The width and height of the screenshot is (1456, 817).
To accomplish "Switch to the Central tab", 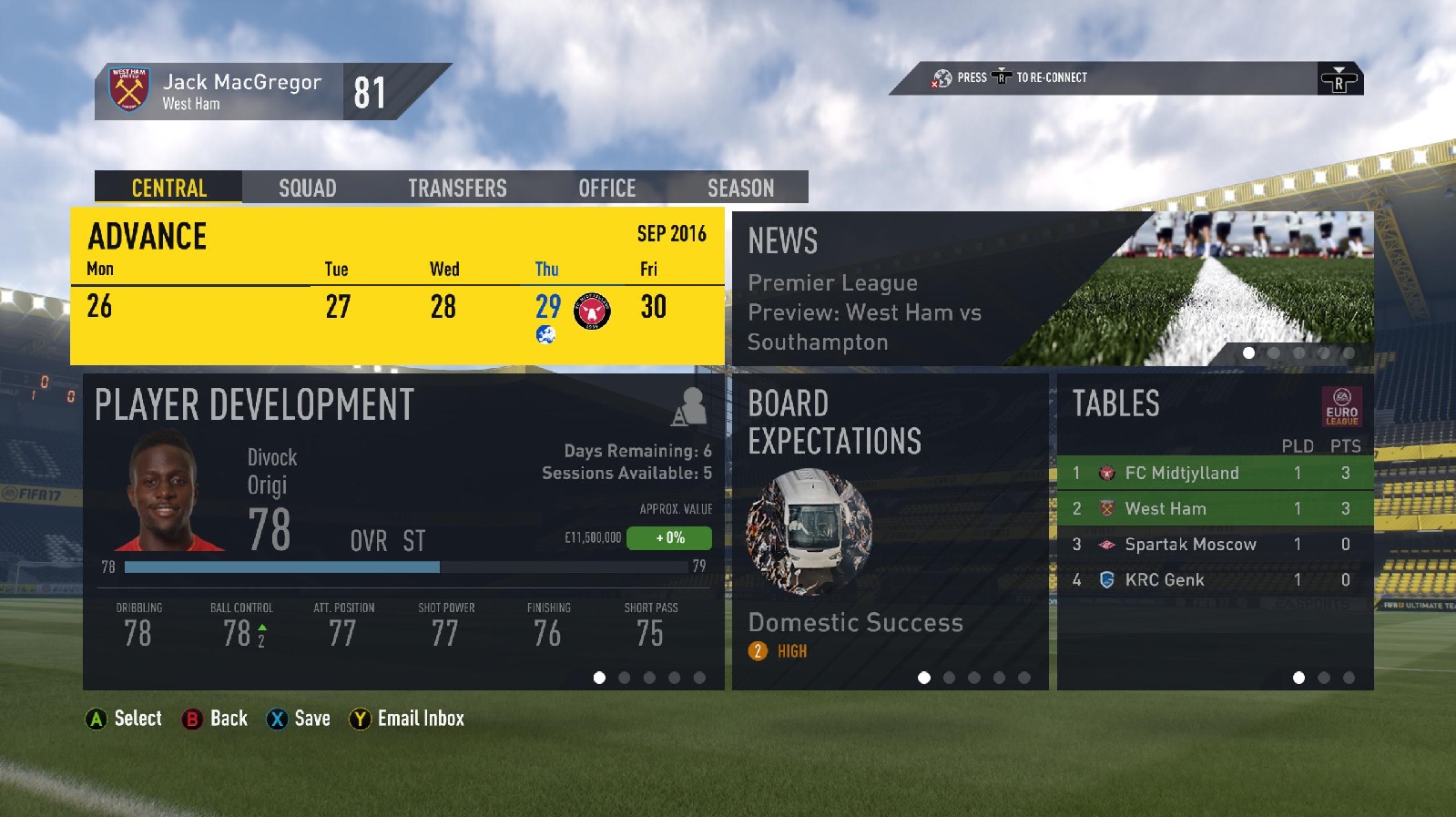I will (x=168, y=188).
